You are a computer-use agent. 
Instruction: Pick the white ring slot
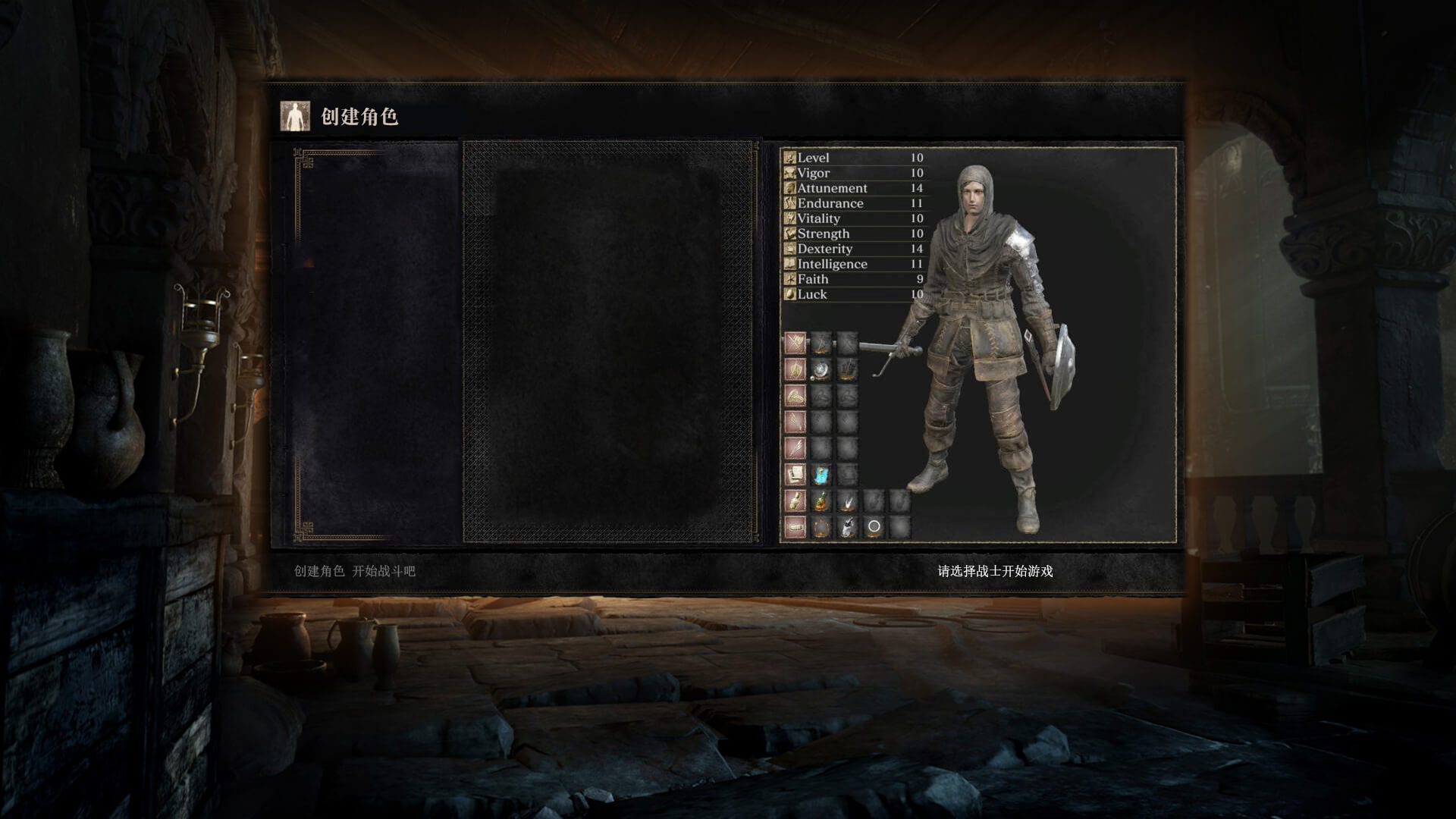874,526
